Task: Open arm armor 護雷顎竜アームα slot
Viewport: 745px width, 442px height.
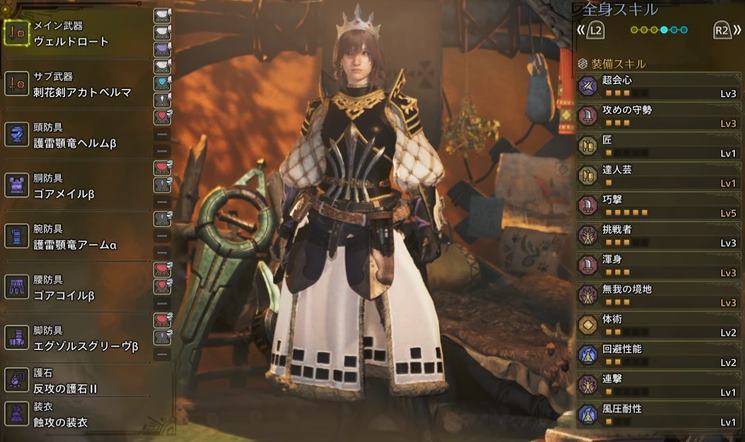Action: tap(75, 235)
